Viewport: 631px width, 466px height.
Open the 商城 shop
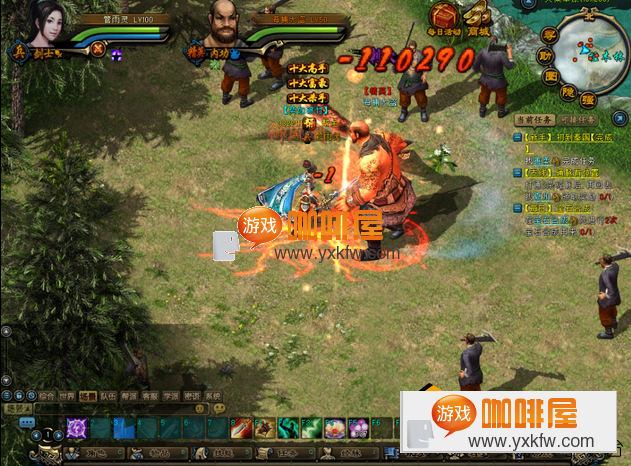(476, 18)
